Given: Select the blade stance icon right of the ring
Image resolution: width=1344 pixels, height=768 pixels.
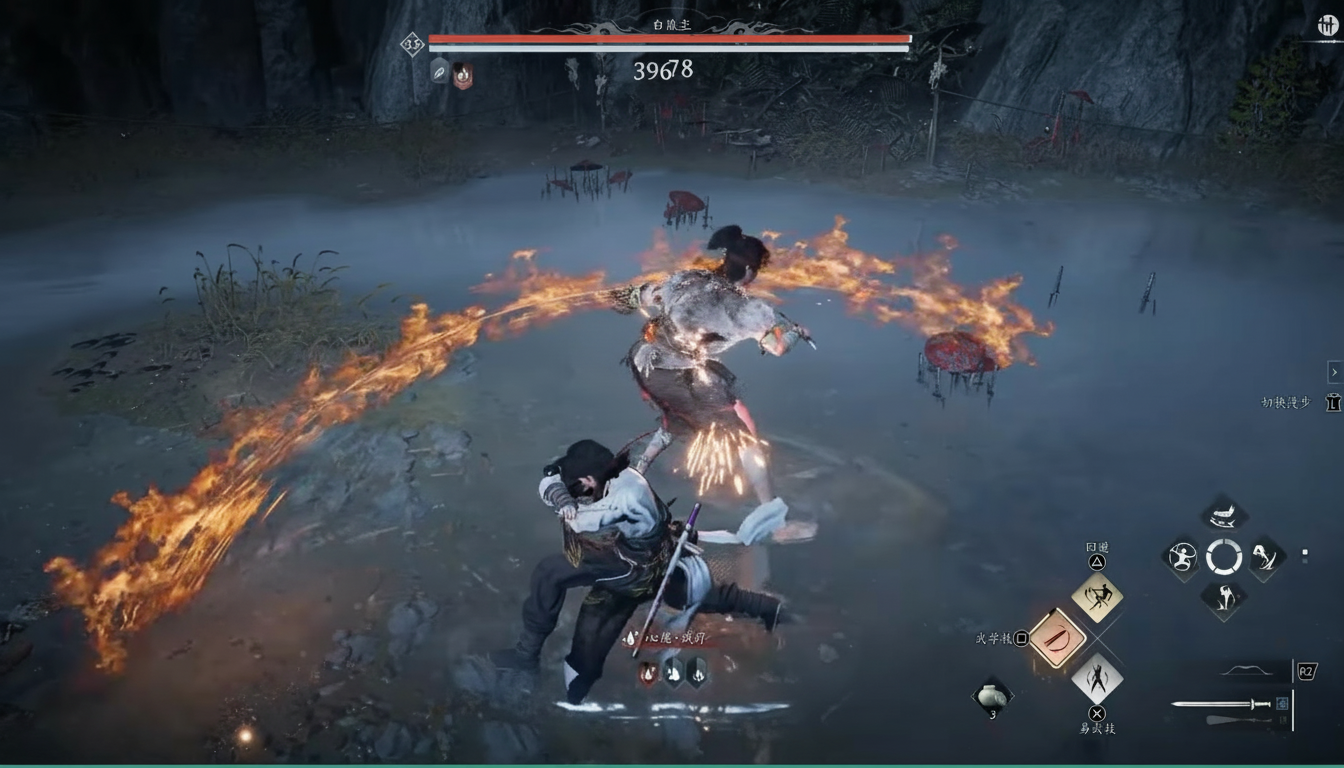Looking at the screenshot, I should pyautogui.click(x=1265, y=559).
